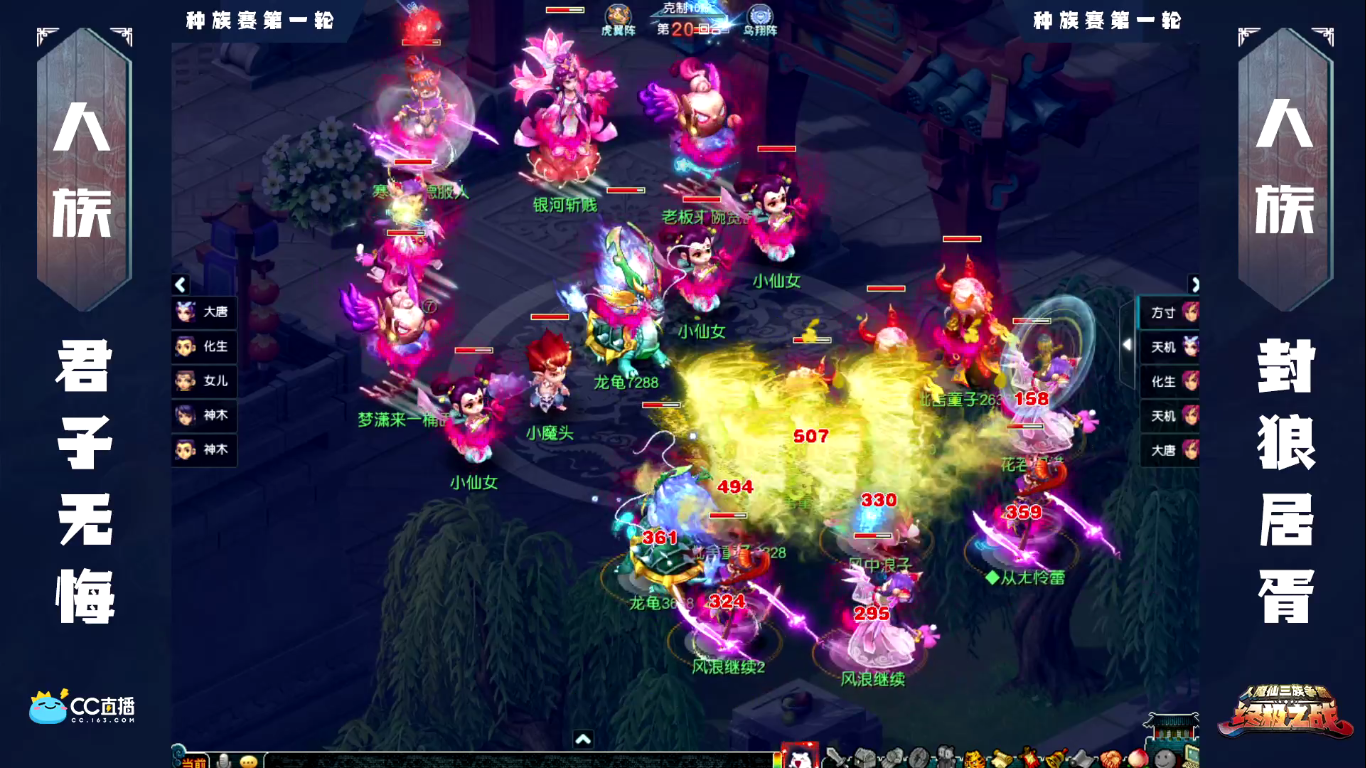Select 化生 in the 封狼居胥 team list
The height and width of the screenshot is (768, 1366).
click(x=1170, y=381)
